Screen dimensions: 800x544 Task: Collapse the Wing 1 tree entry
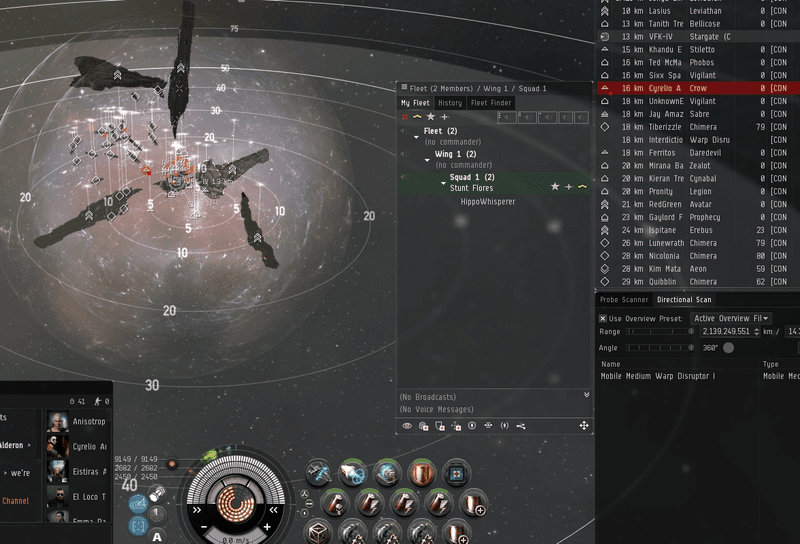point(427,155)
